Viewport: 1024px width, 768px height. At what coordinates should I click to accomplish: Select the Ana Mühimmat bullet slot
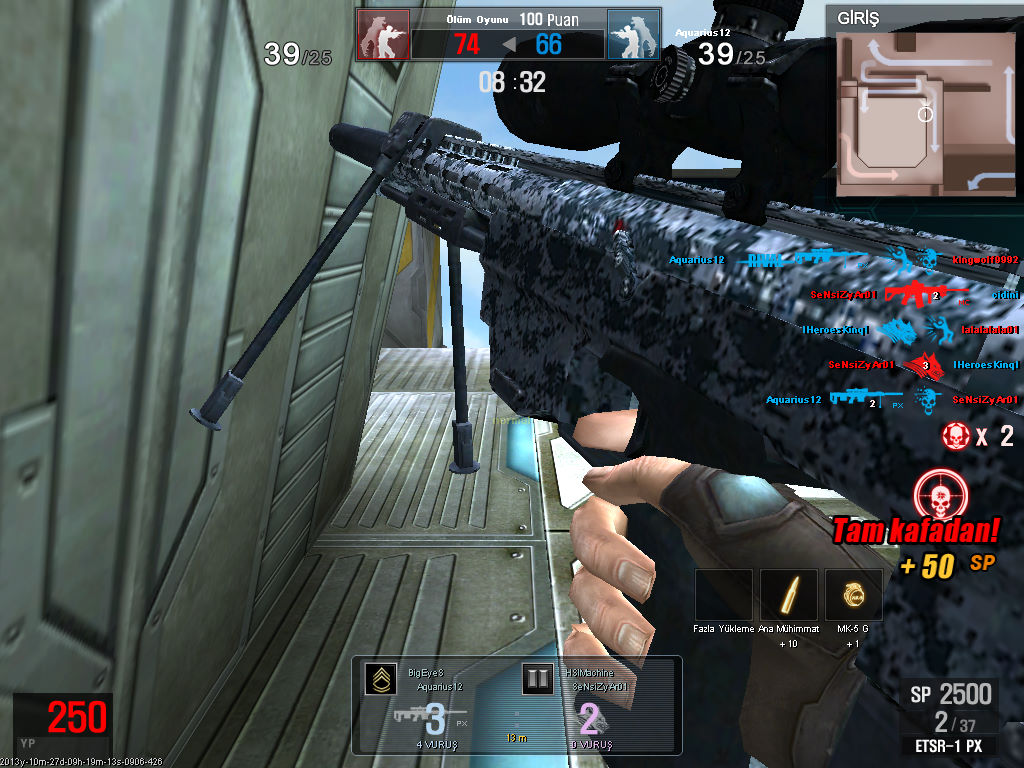788,595
